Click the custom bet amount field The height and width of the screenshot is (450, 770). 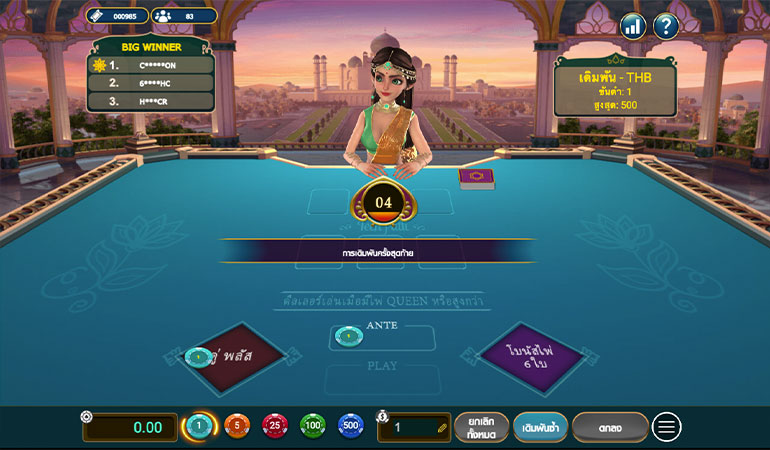click(414, 427)
